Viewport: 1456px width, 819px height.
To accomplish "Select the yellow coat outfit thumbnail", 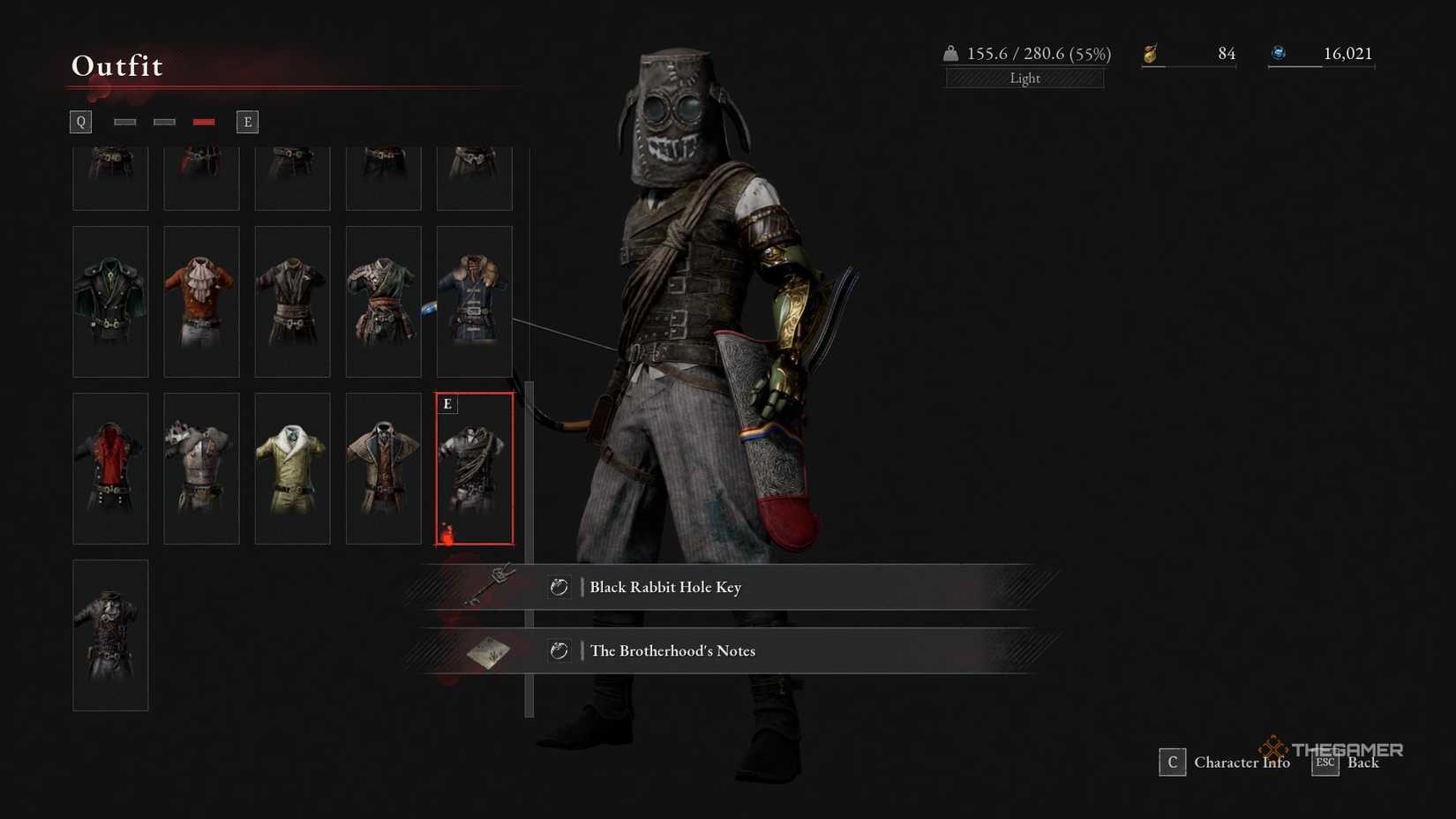I will (x=292, y=468).
